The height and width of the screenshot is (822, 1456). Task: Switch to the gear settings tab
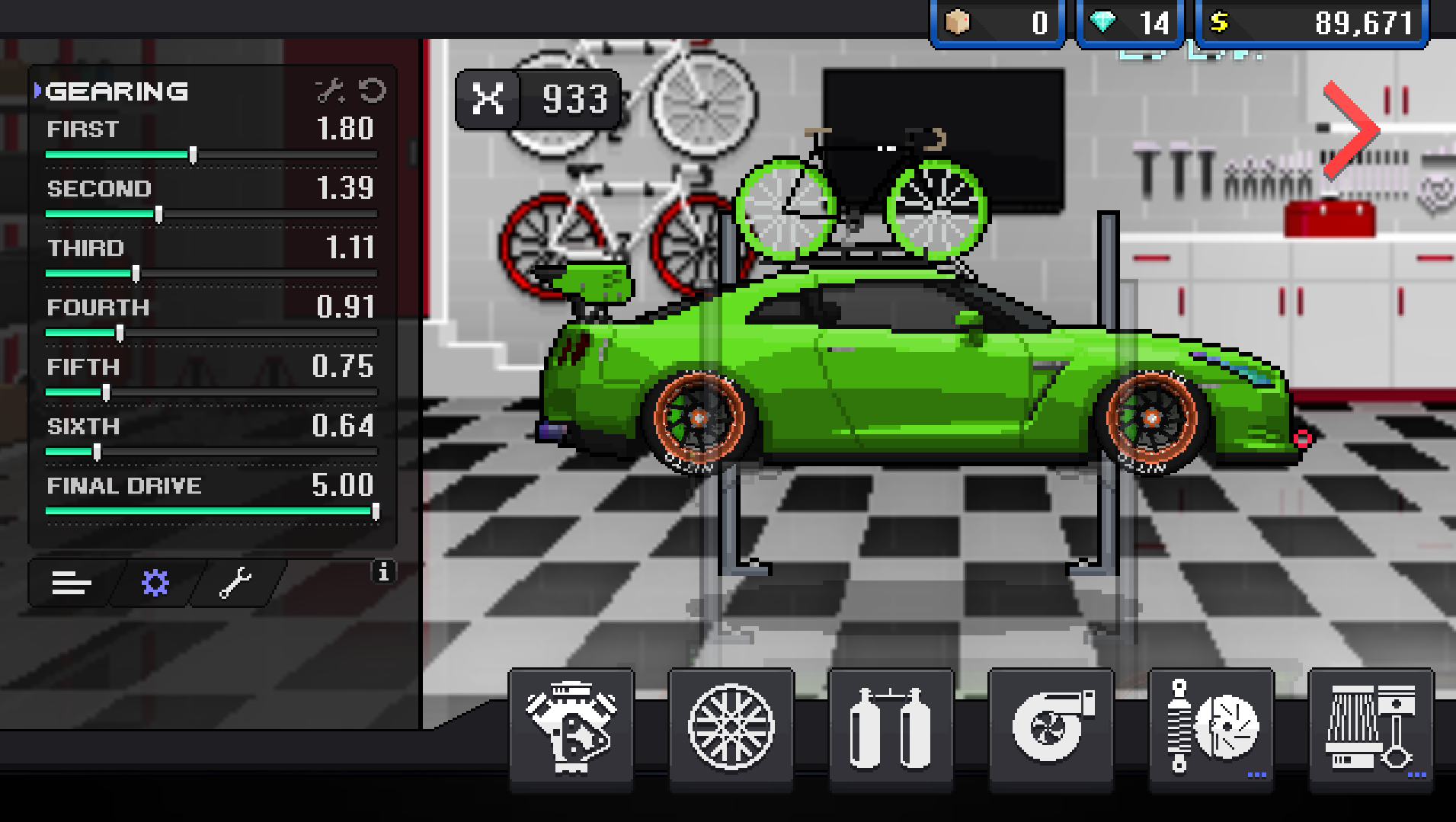[x=155, y=583]
